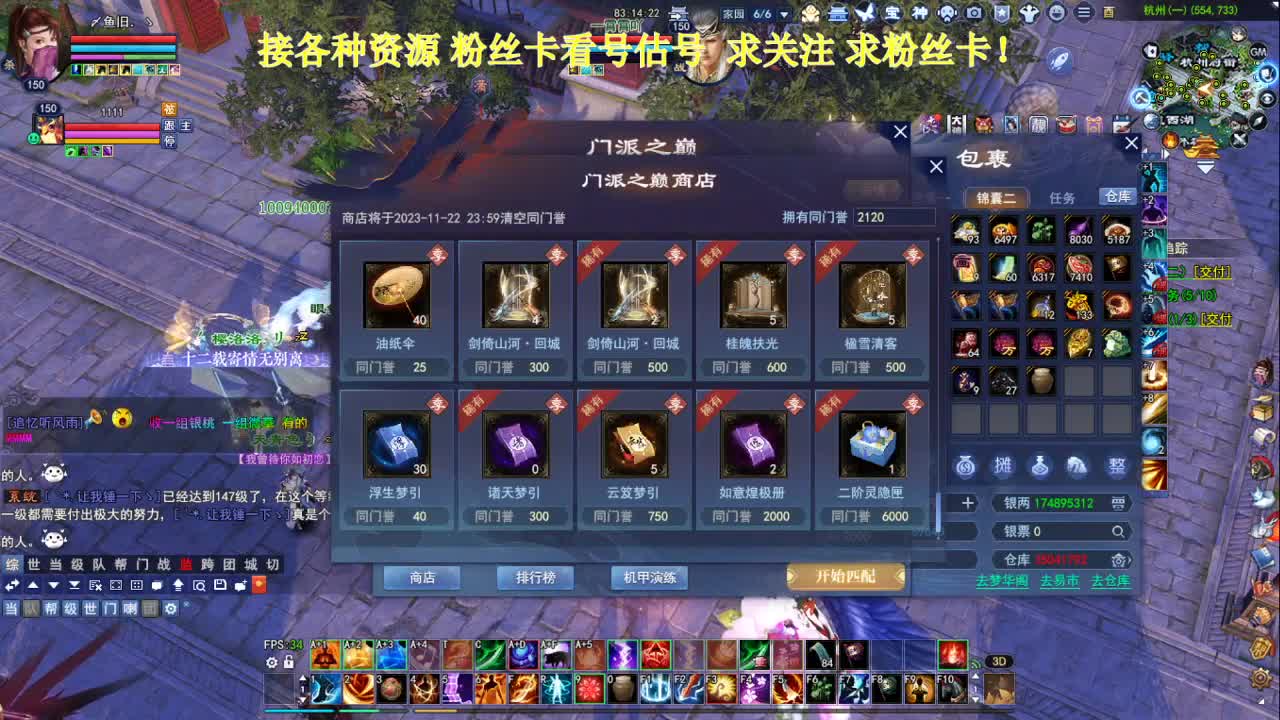
Task: Click the 摊 stall icon below the bag grid
Action: click(x=1003, y=467)
